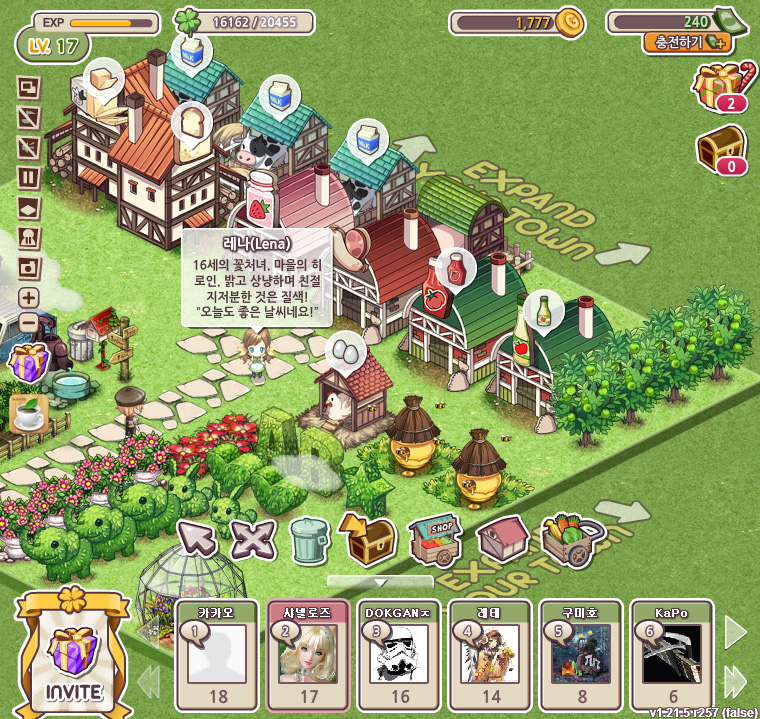Activate the four-arrow move tool
This screenshot has width=760, height=719.
point(253,540)
